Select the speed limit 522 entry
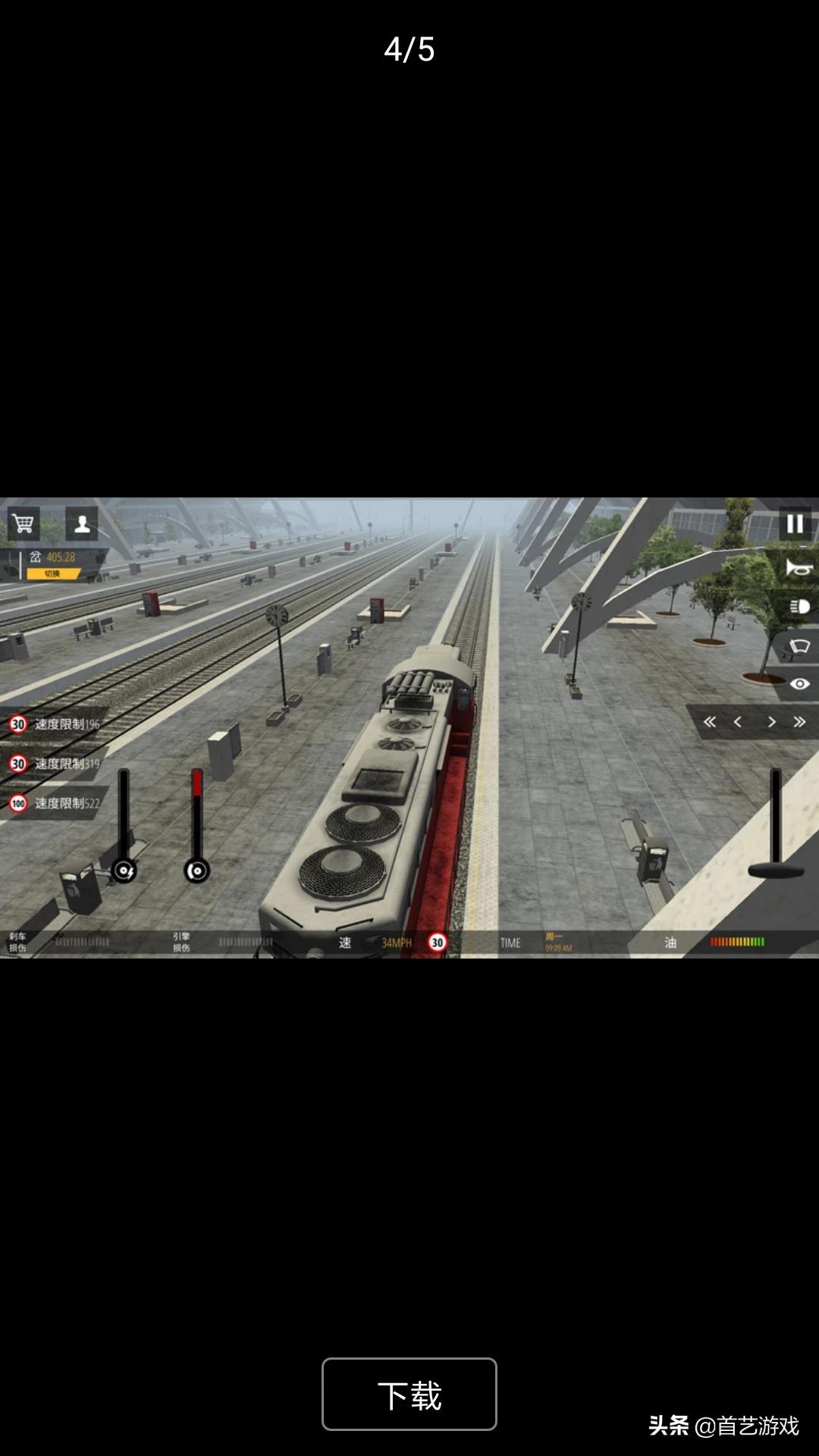 coord(55,803)
